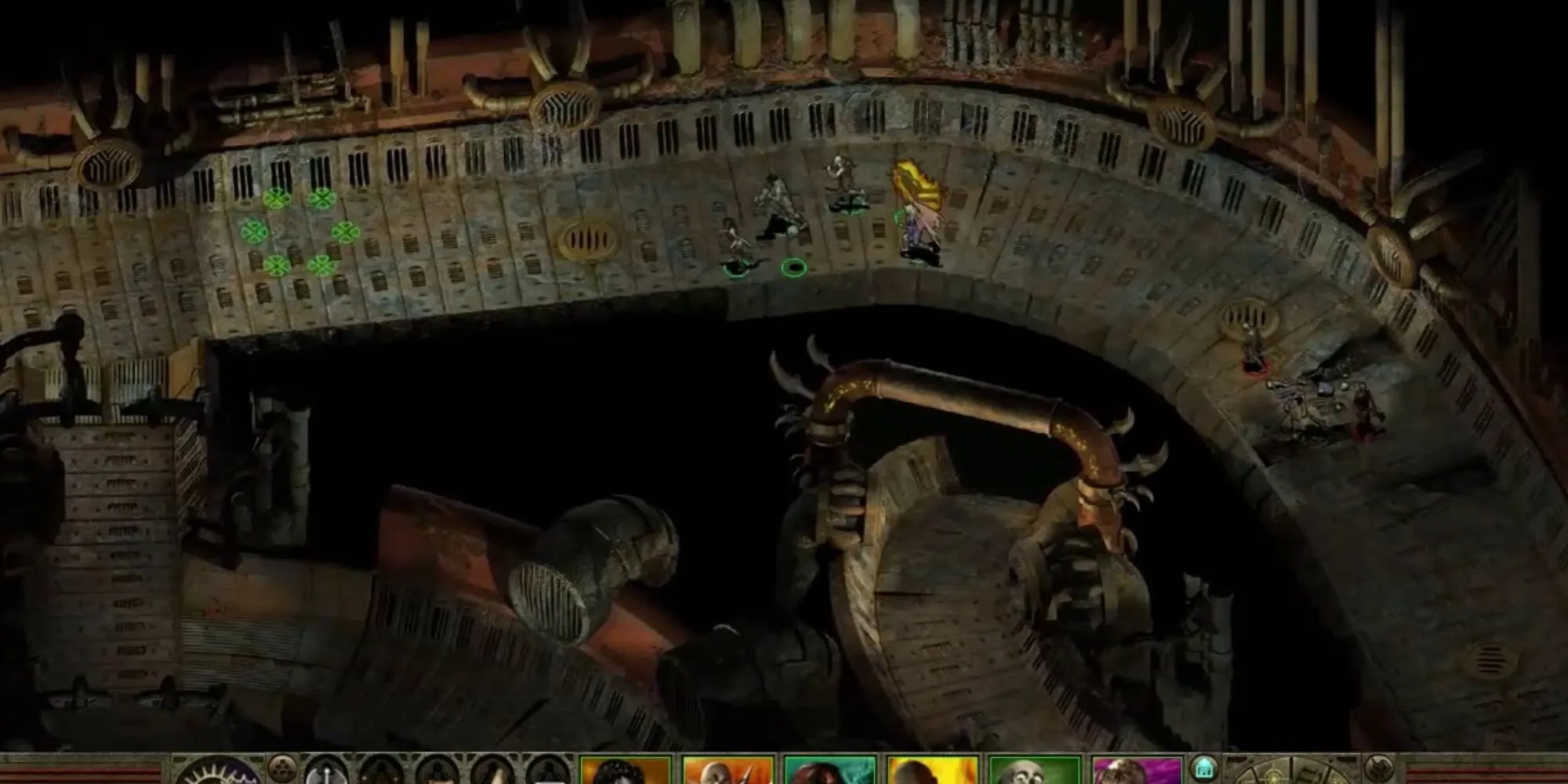The height and width of the screenshot is (784, 1568).
Task: Select the bald character portrait holding a blade
Action: pos(728,771)
